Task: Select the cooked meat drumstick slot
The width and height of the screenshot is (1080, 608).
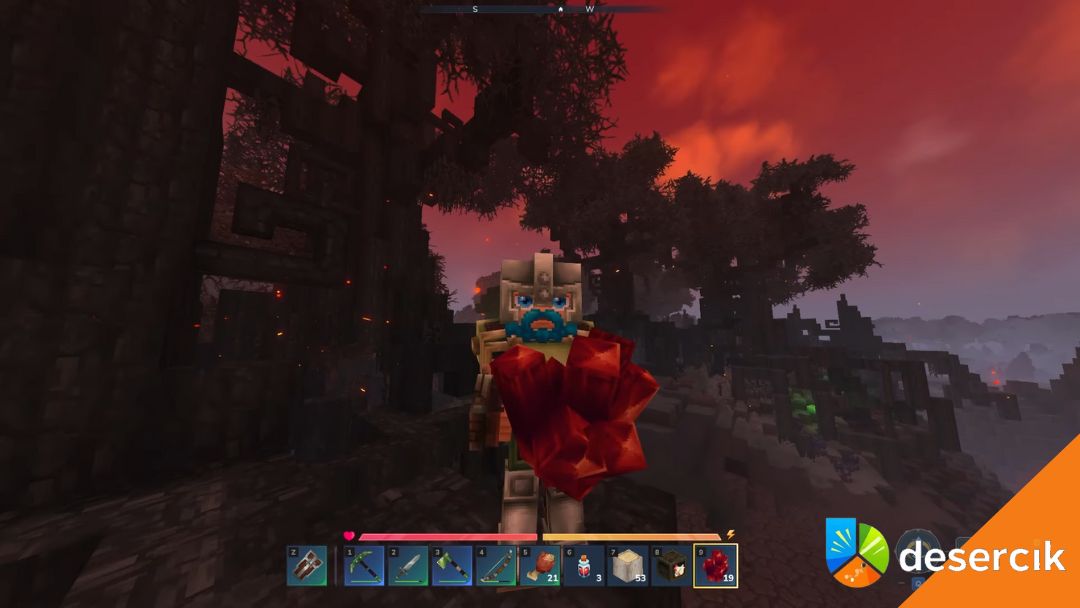Action: click(x=540, y=566)
